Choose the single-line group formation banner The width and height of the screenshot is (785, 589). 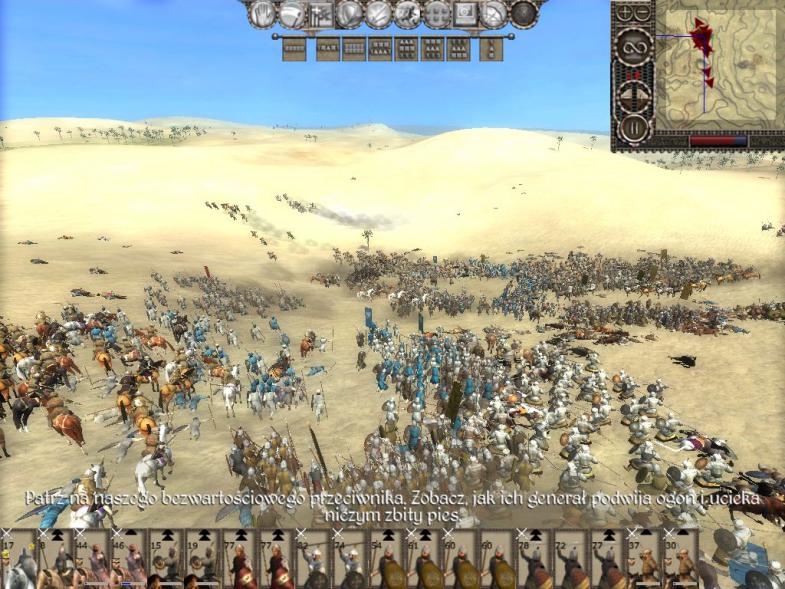pyautogui.click(x=294, y=49)
